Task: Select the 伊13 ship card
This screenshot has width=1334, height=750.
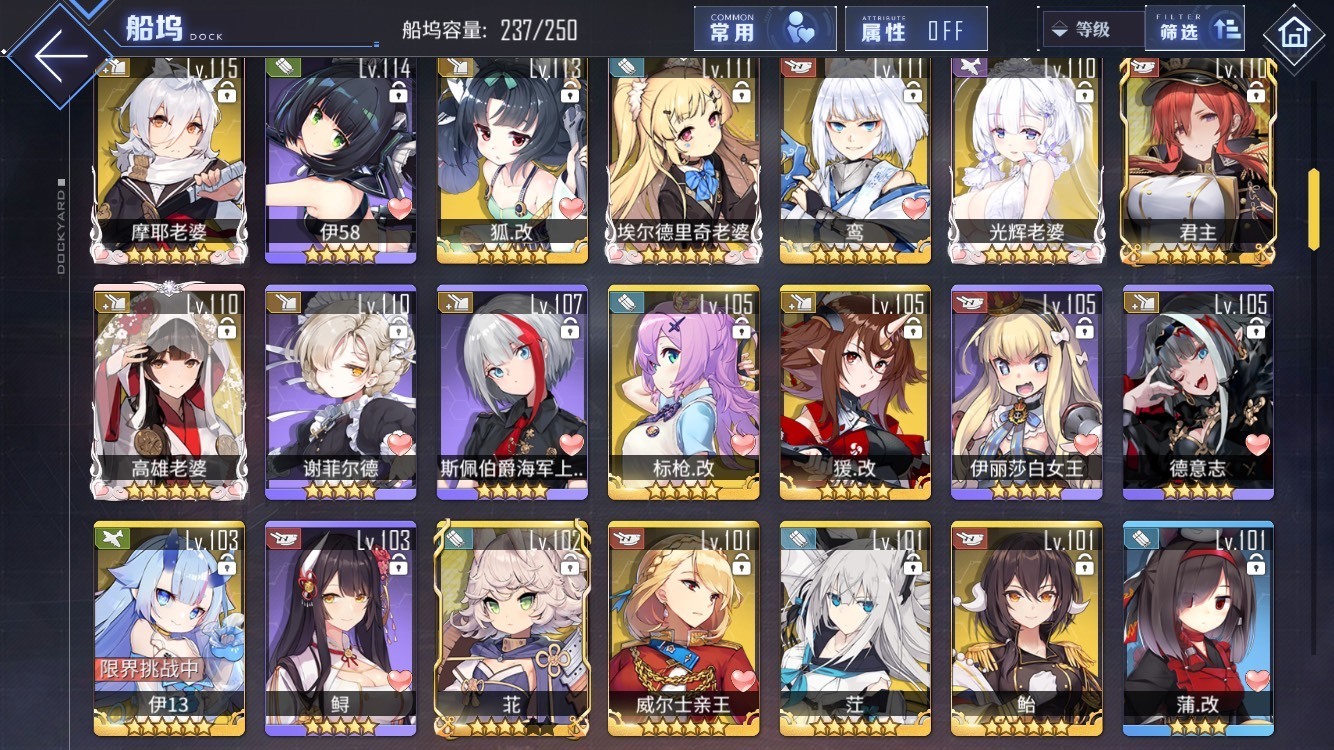Action: click(168, 628)
